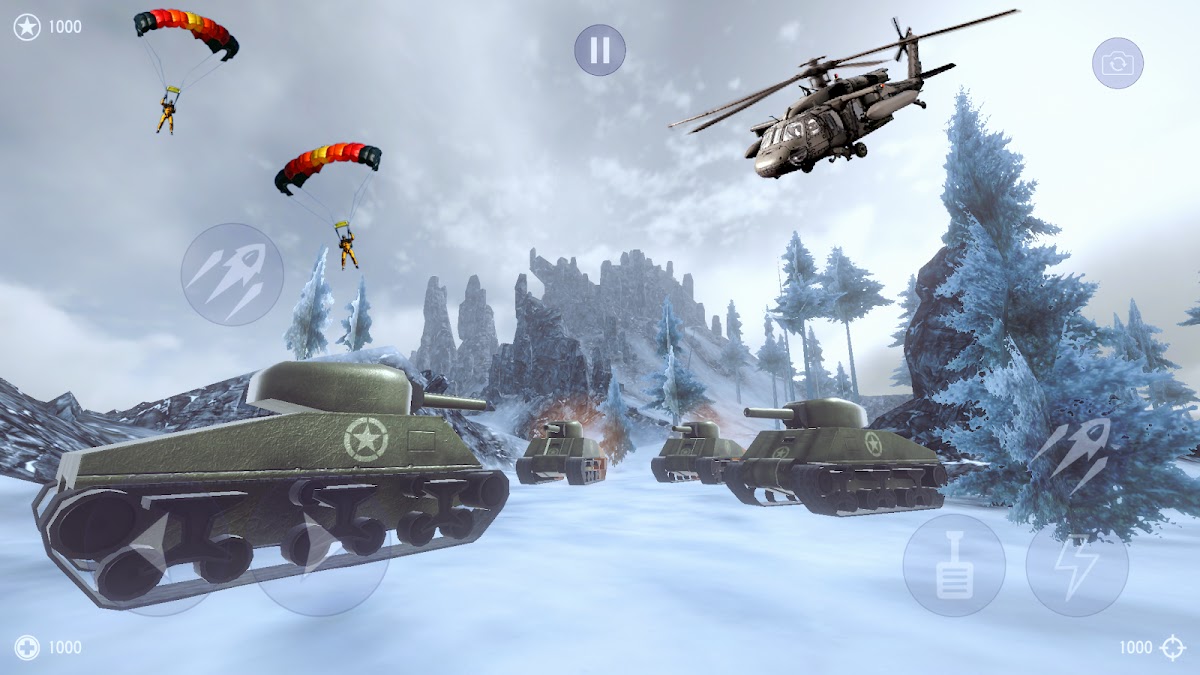
Task: Tap the detonator plunger button
Action: [x=953, y=566]
